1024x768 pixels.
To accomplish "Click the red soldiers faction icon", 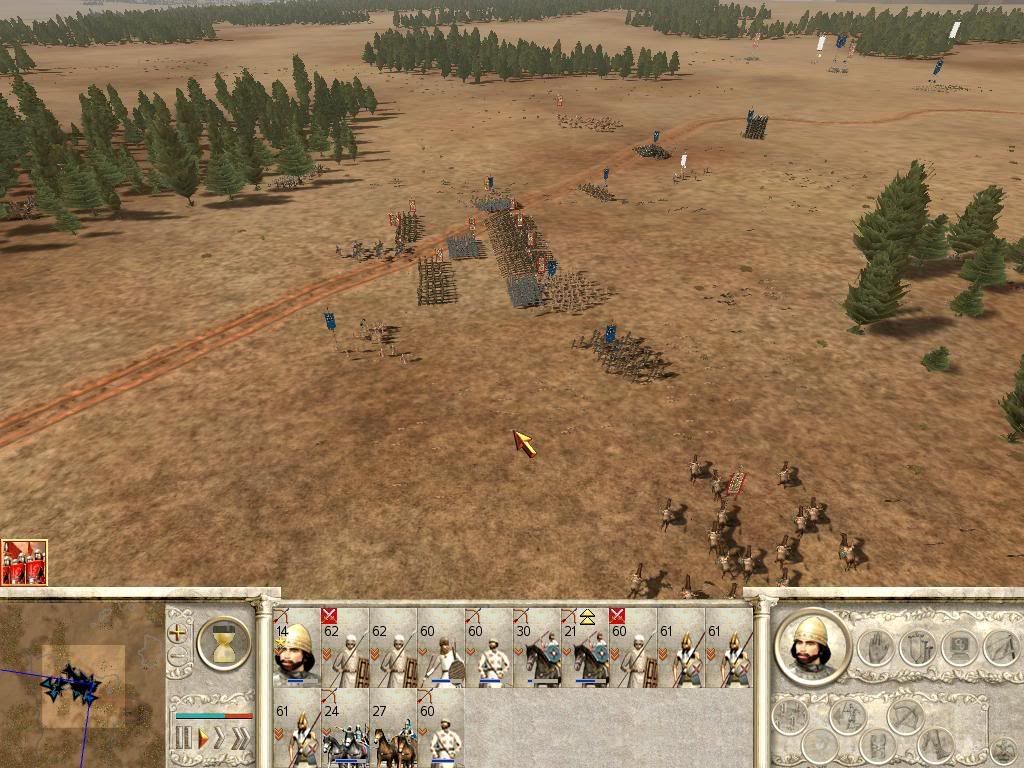I will click(24, 562).
